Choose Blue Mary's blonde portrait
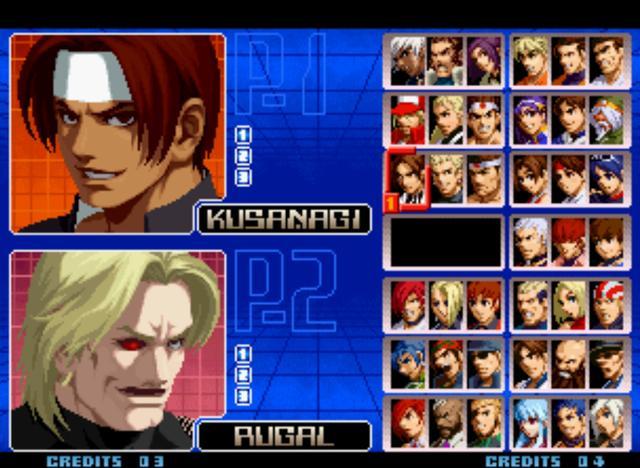Viewport: 640px width, 468px height. [x=569, y=305]
